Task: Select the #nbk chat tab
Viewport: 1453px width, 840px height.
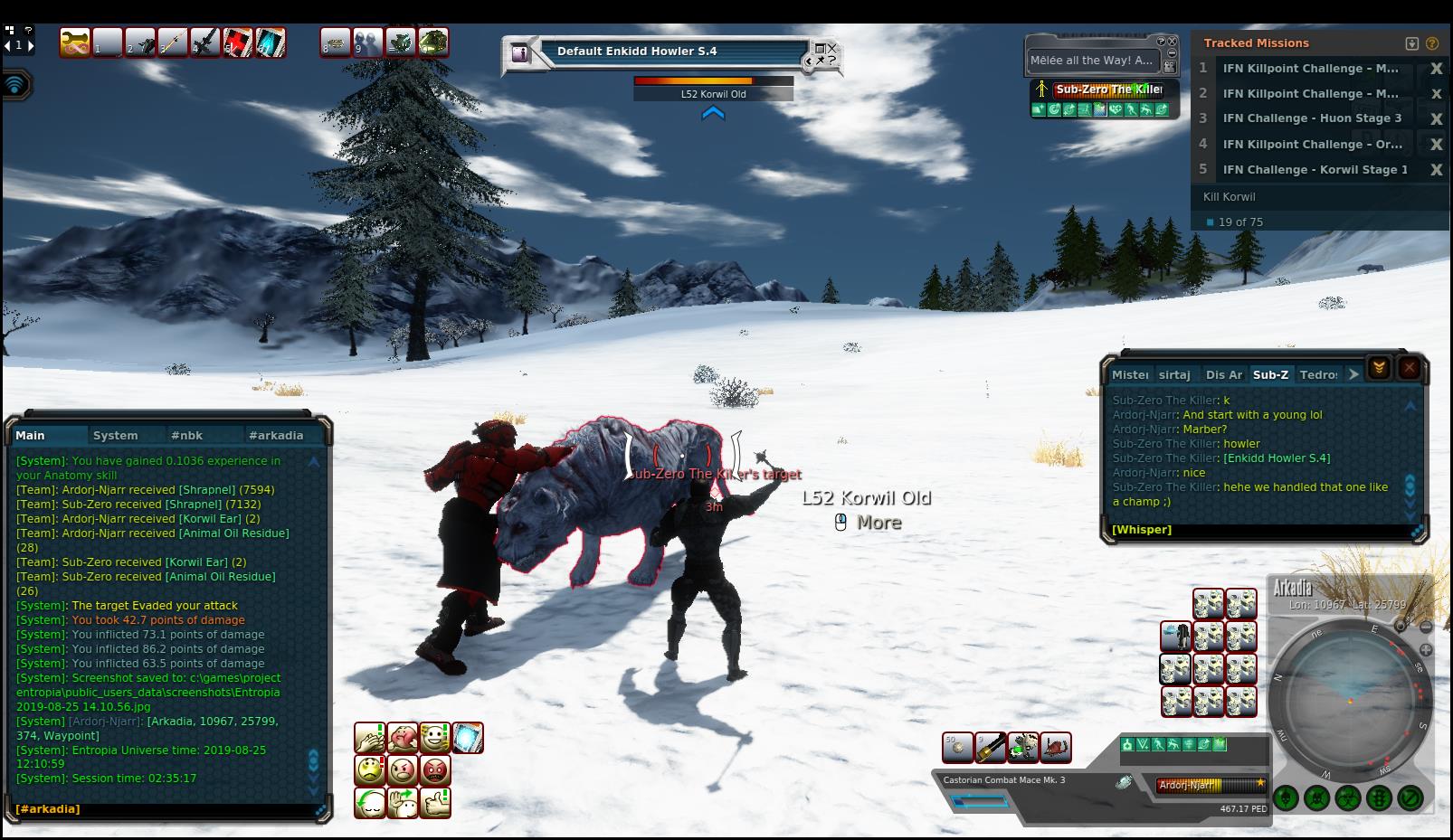Action: click(187, 435)
